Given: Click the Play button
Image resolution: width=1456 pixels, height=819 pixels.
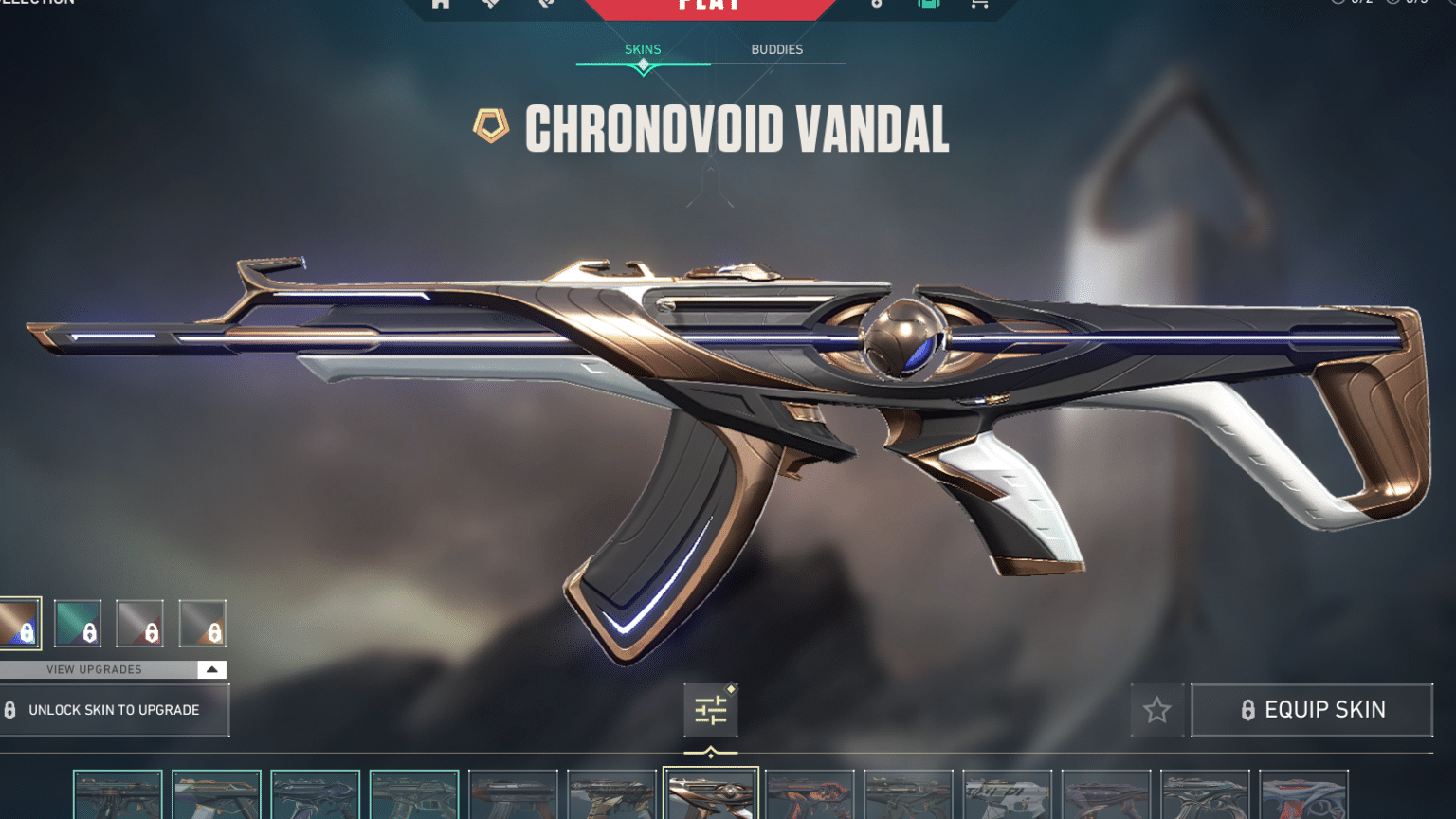Looking at the screenshot, I should pos(710,8).
